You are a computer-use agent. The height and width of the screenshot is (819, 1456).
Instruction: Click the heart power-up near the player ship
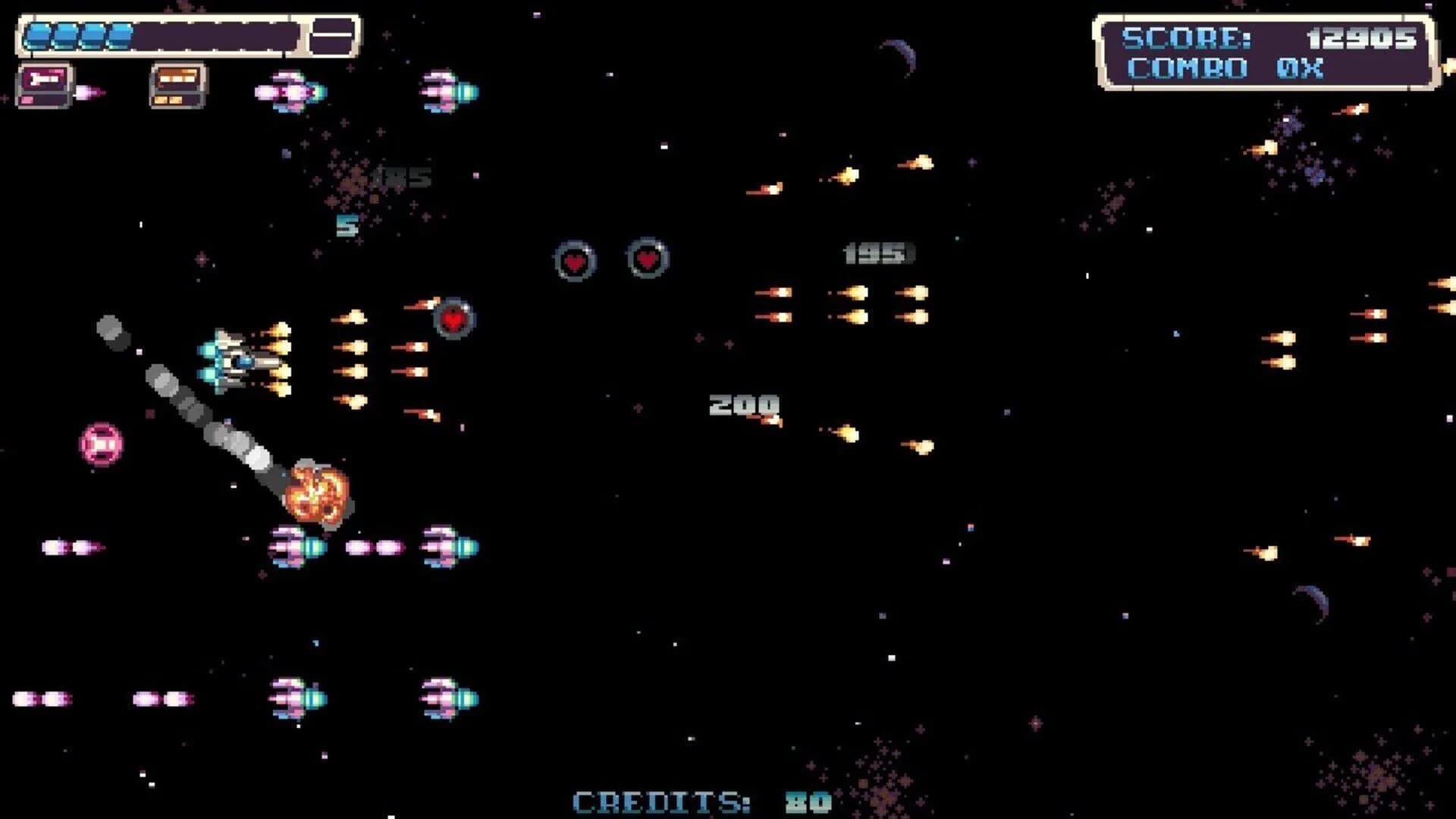(x=455, y=318)
